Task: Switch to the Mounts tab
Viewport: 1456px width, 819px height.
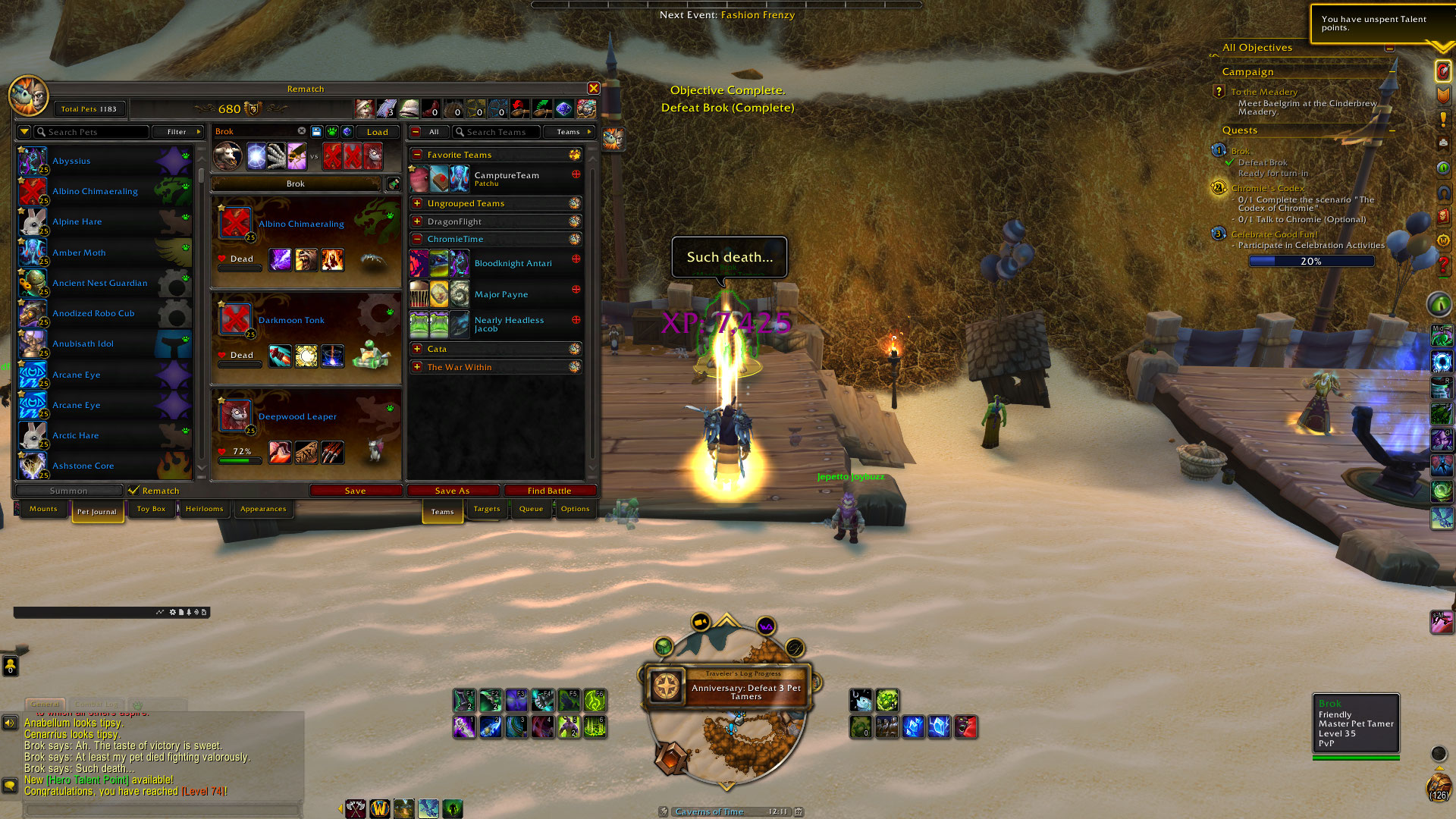Action: tap(43, 509)
